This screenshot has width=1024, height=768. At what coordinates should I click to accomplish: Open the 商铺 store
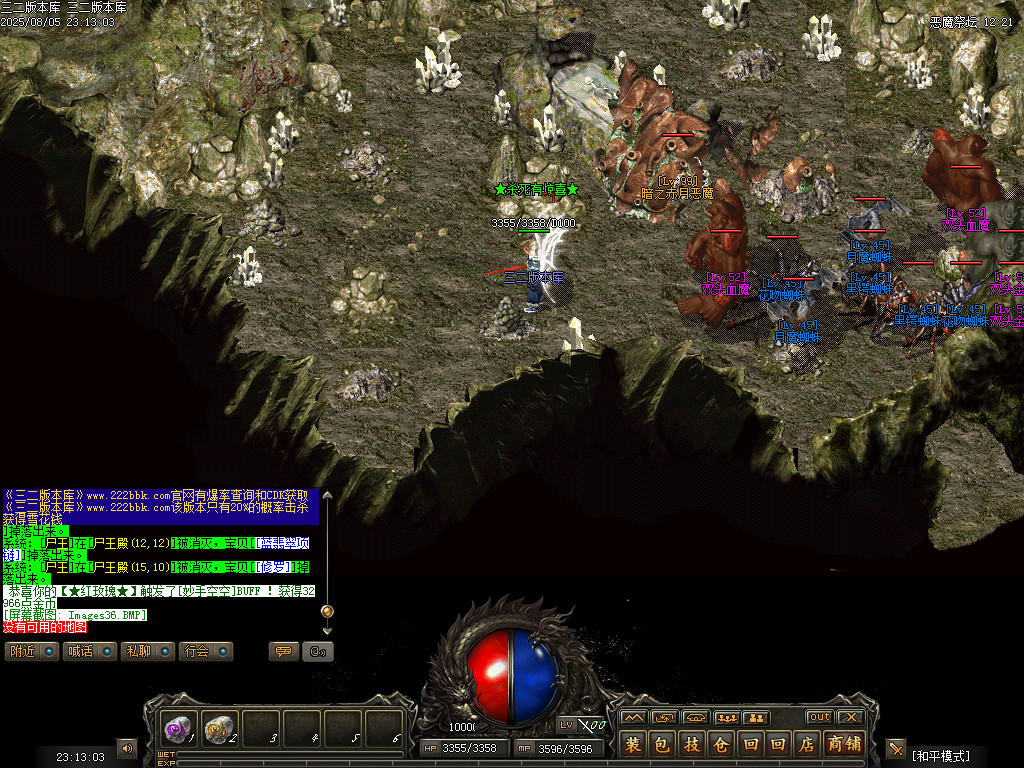(x=846, y=744)
